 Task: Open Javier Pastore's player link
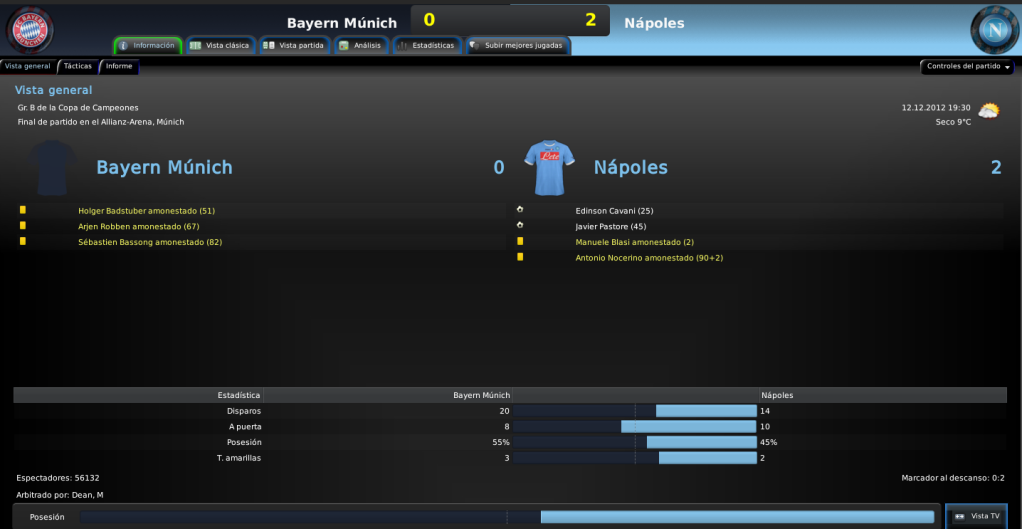coord(611,227)
